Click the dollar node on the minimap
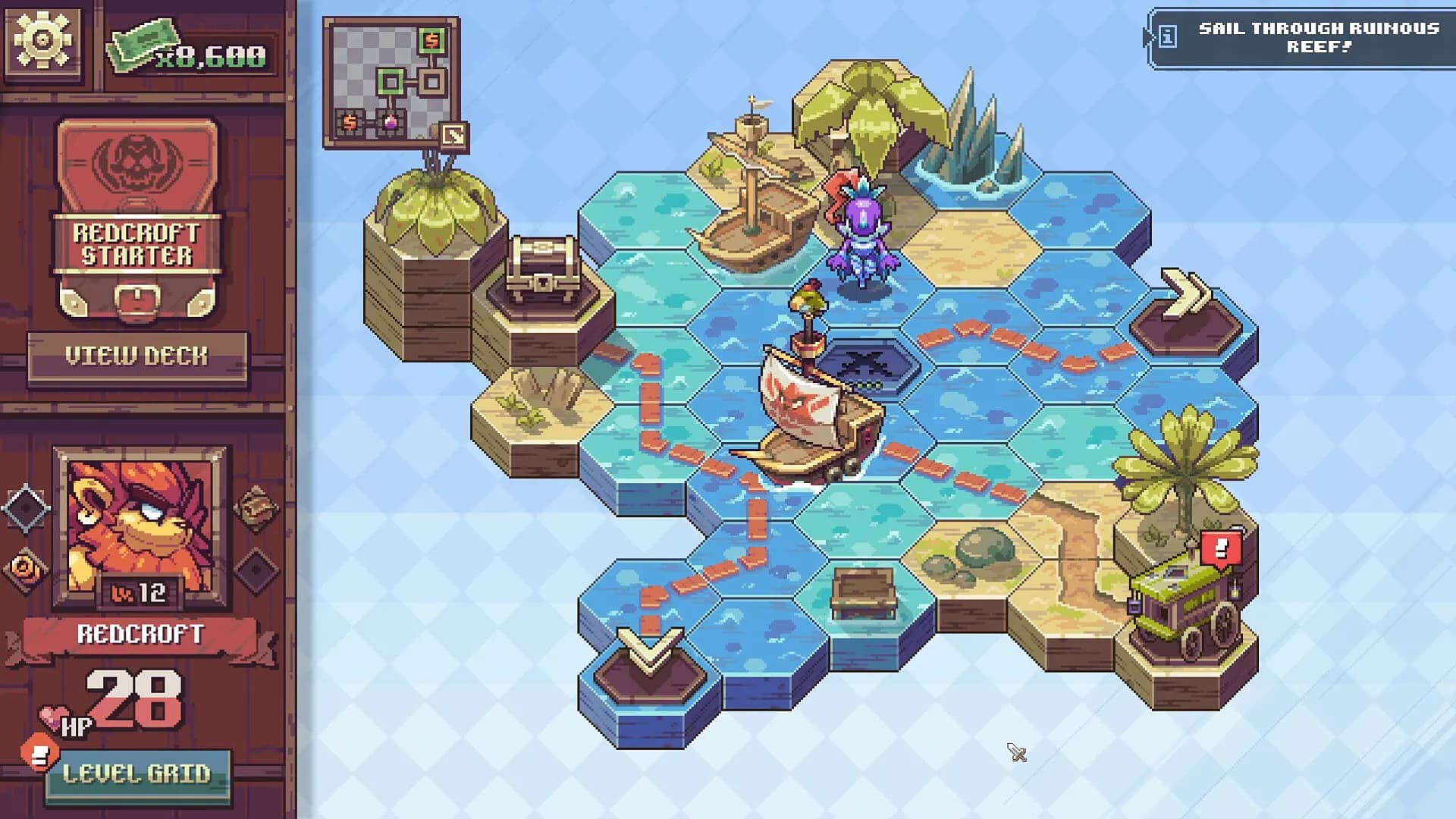The height and width of the screenshot is (819, 1456). click(x=432, y=40)
